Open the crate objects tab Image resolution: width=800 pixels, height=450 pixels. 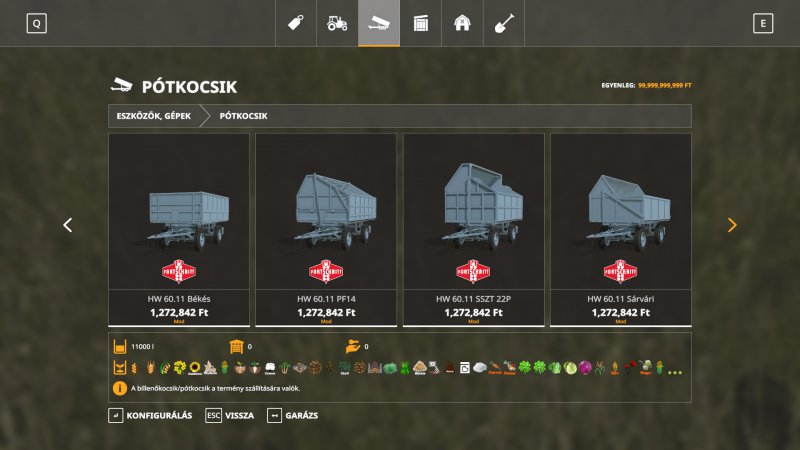[421, 22]
